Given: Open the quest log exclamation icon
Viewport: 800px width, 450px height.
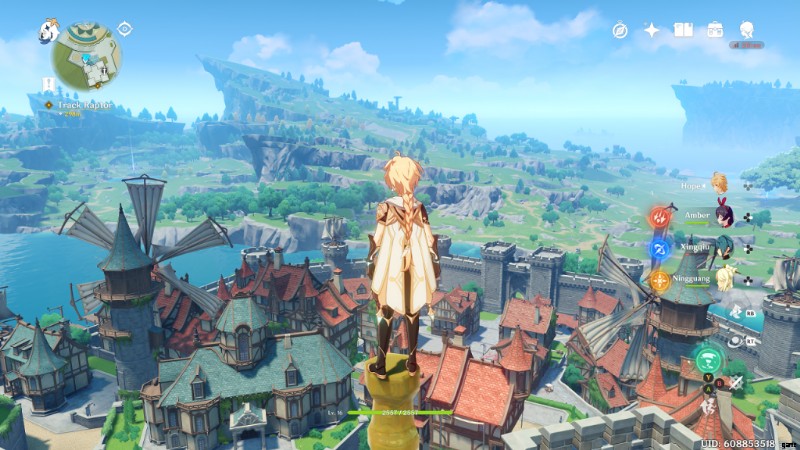Looking at the screenshot, I should click(x=48, y=84).
